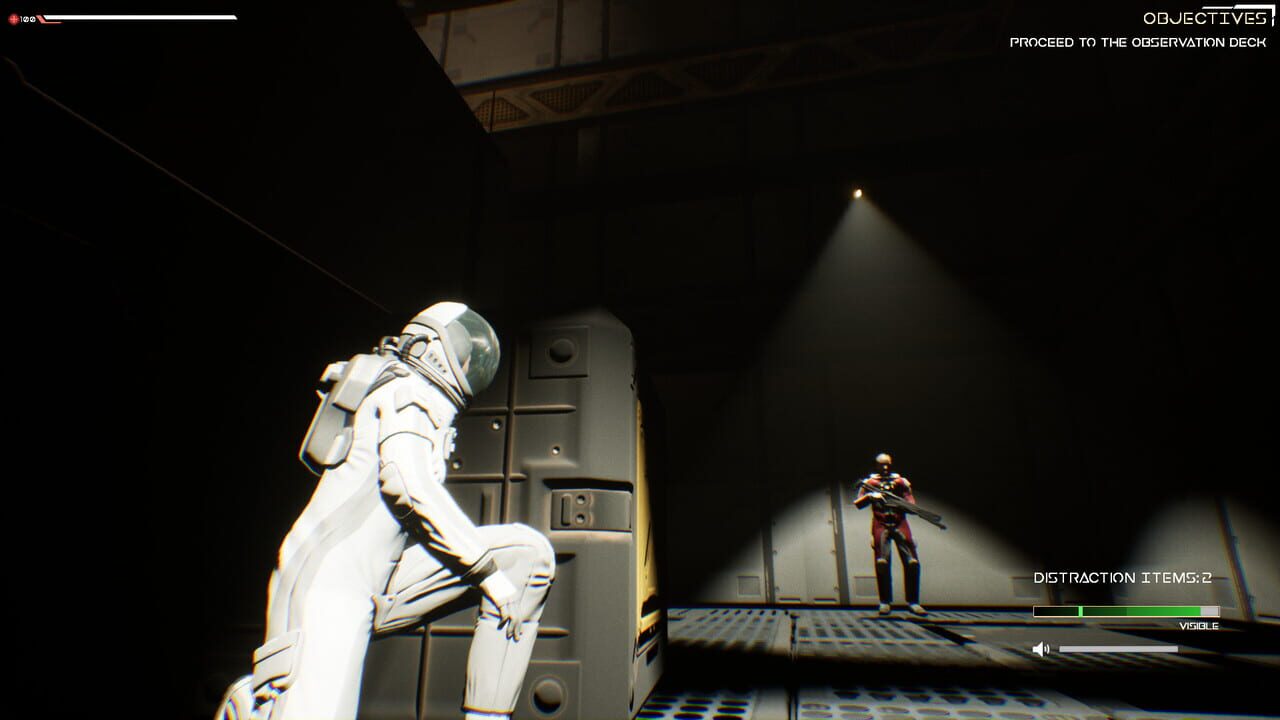Open the PROCEED TO THE OBSERVATION DECK objective
Screen dimensions: 1280x720
(x=1138, y=42)
